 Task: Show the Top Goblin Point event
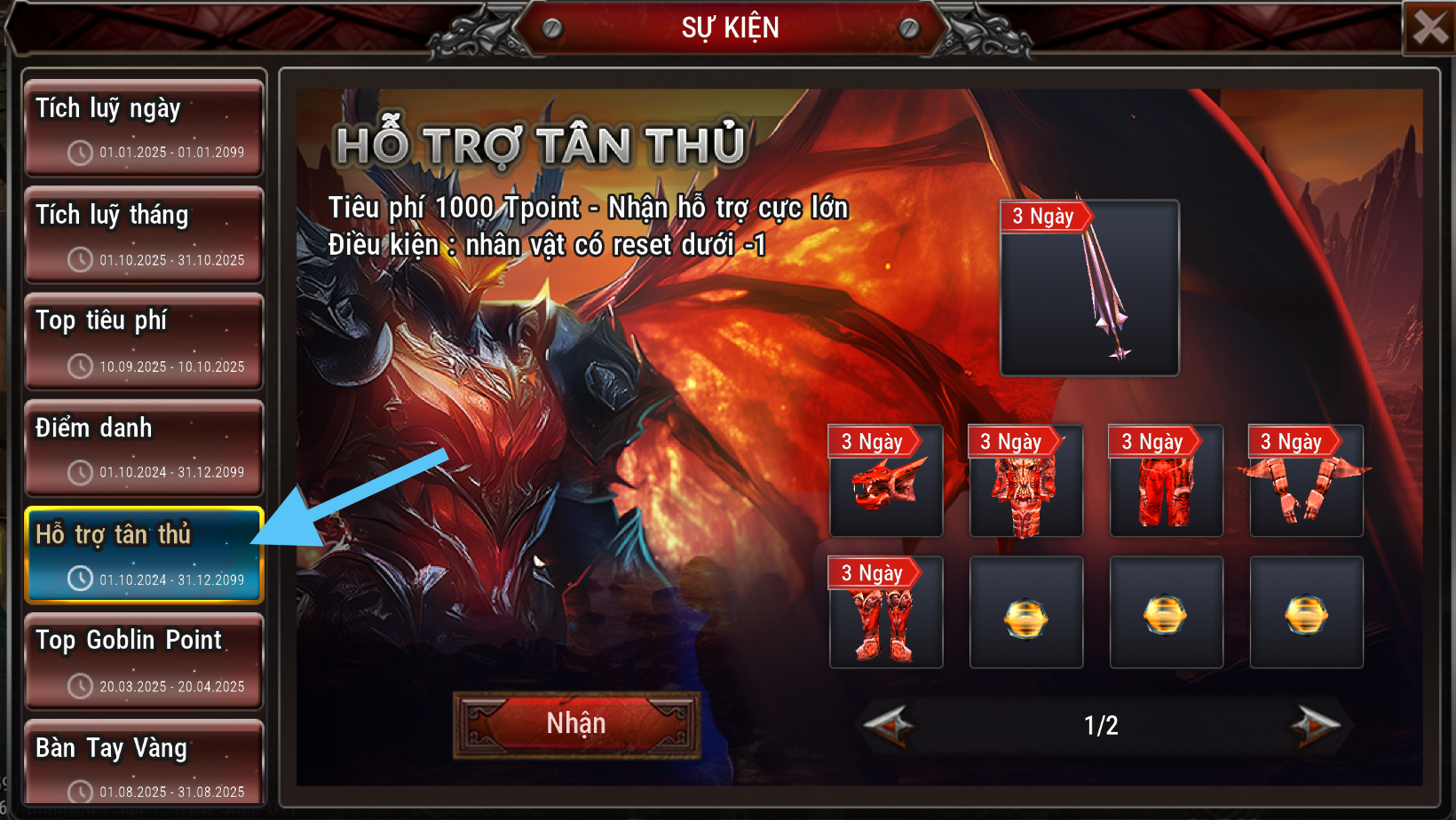tap(144, 661)
